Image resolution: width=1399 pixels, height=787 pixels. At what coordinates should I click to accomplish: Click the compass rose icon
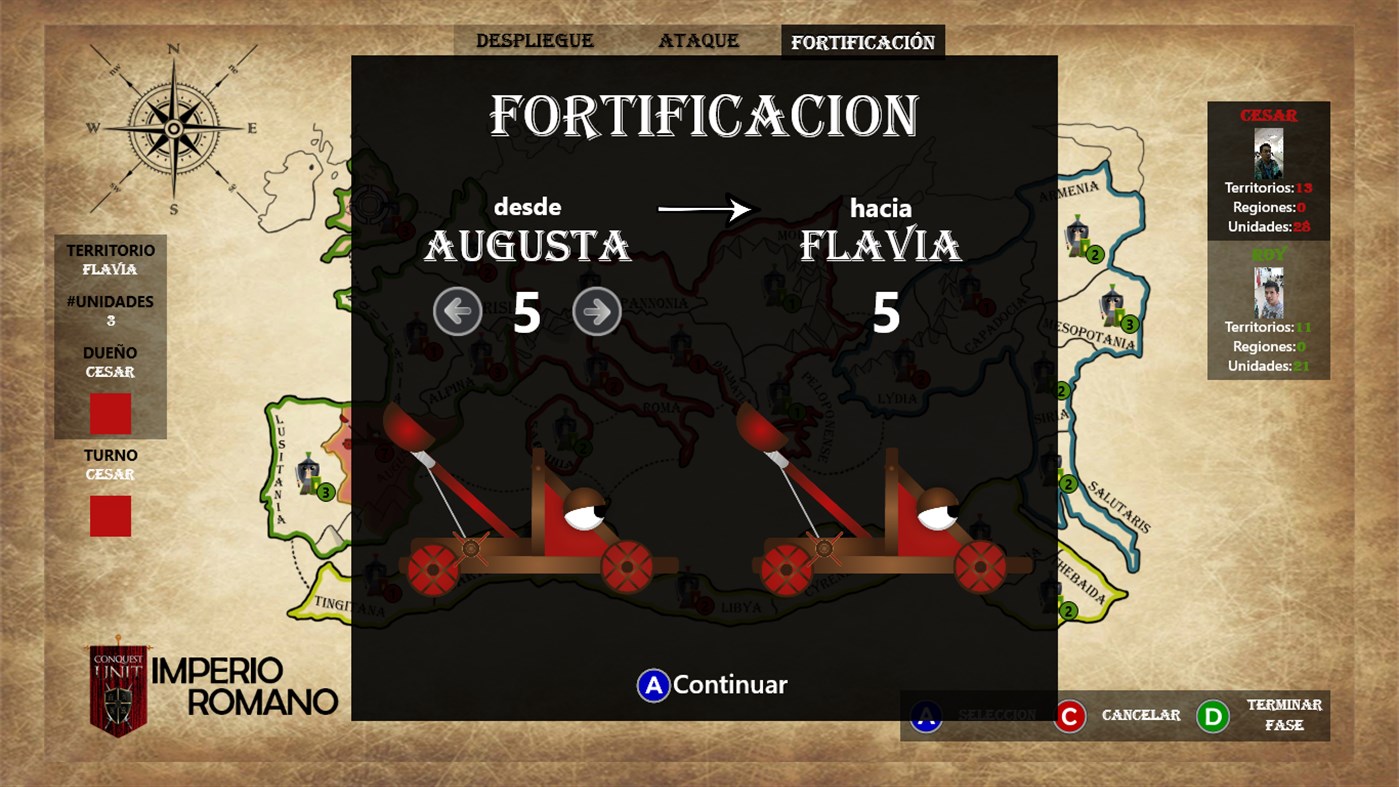175,127
